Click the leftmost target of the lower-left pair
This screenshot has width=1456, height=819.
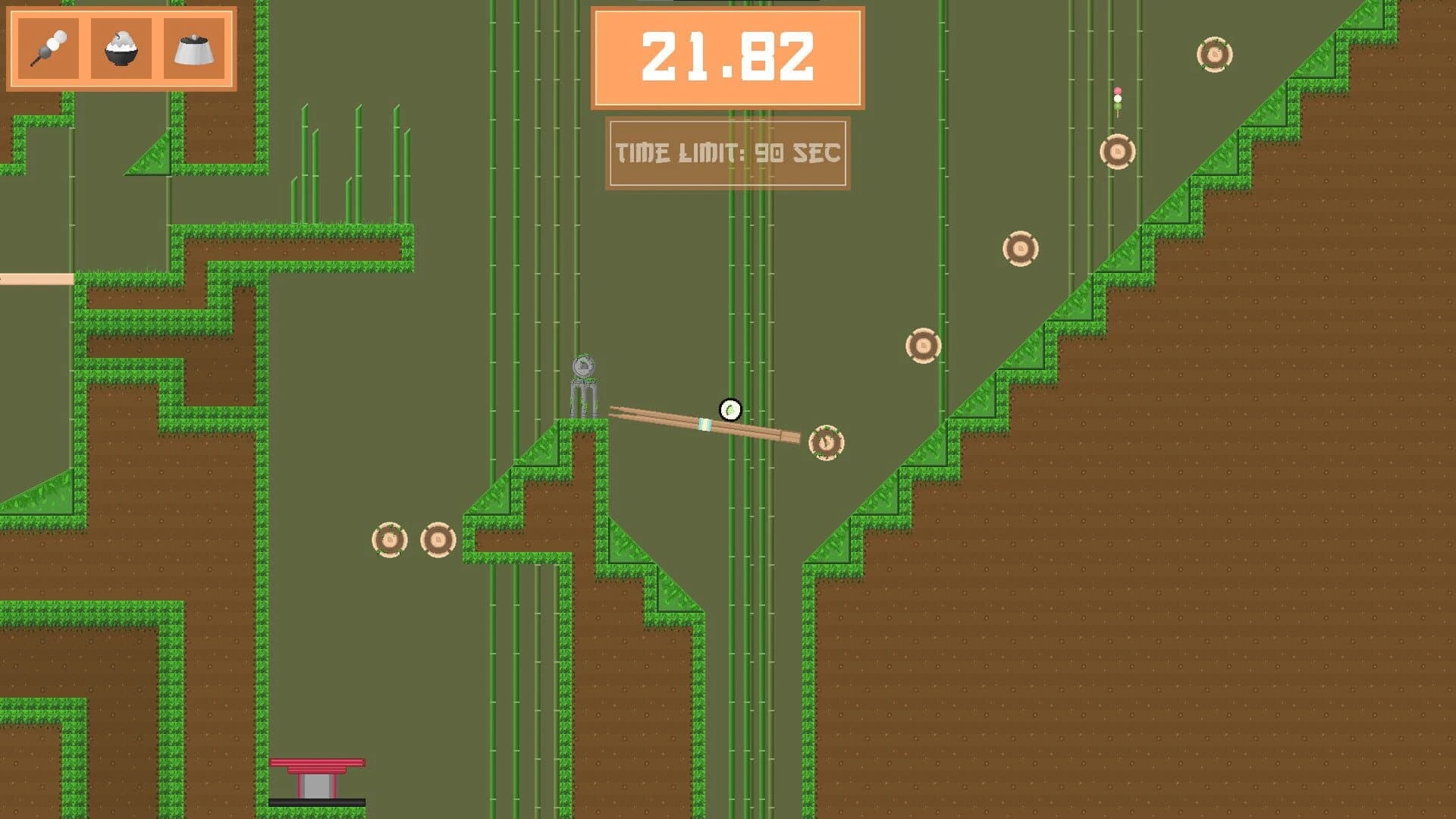coord(389,539)
